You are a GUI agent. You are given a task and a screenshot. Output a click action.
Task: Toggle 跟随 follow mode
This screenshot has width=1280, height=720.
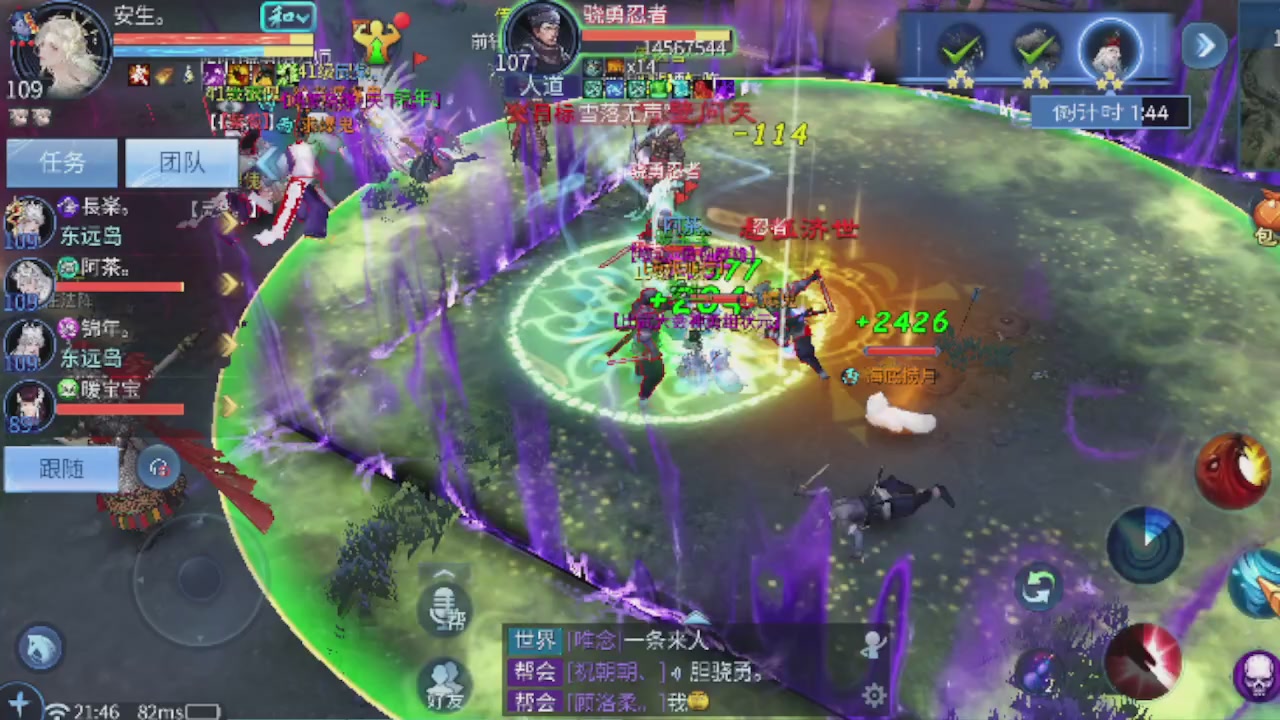click(x=60, y=468)
